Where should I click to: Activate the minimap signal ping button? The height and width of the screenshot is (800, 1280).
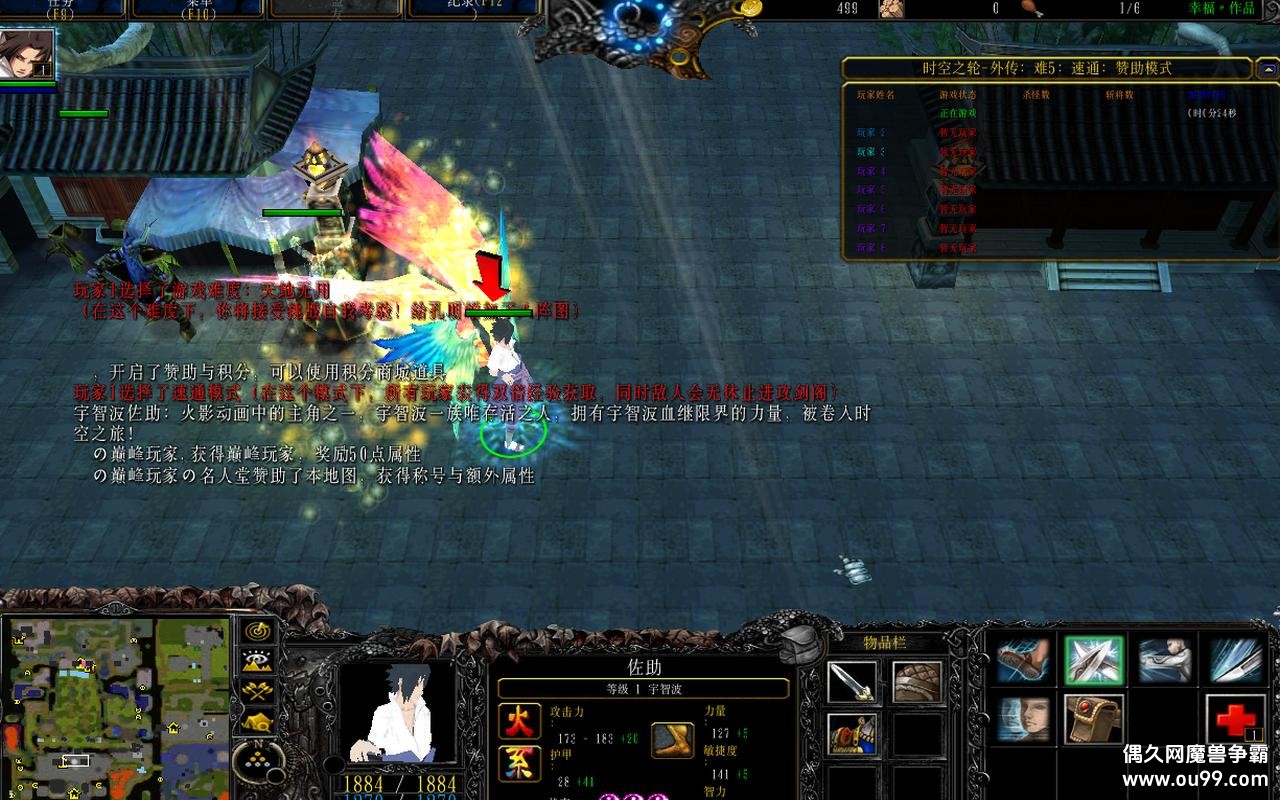pos(258,632)
